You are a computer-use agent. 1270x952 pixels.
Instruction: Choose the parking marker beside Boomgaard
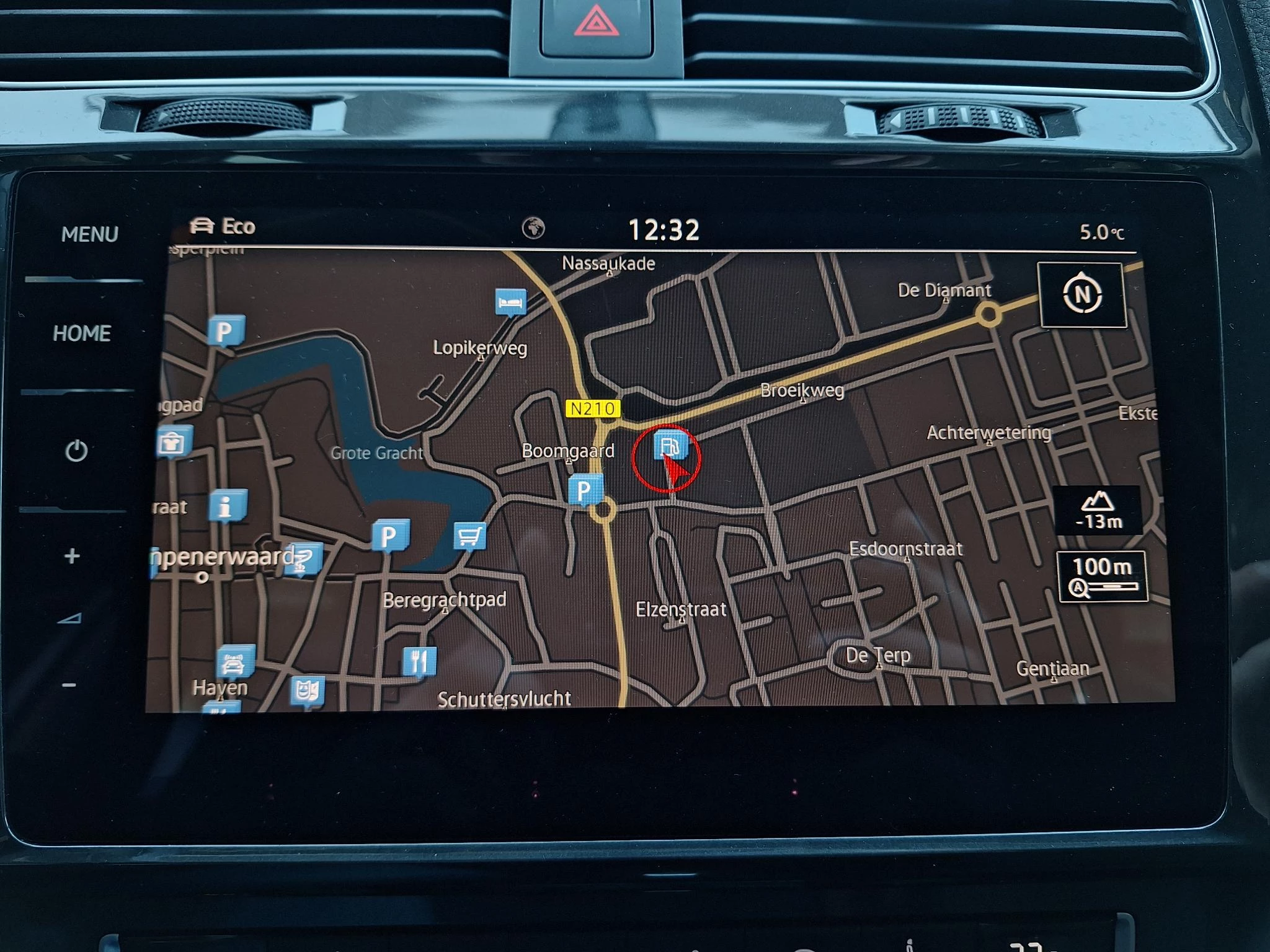[x=585, y=490]
